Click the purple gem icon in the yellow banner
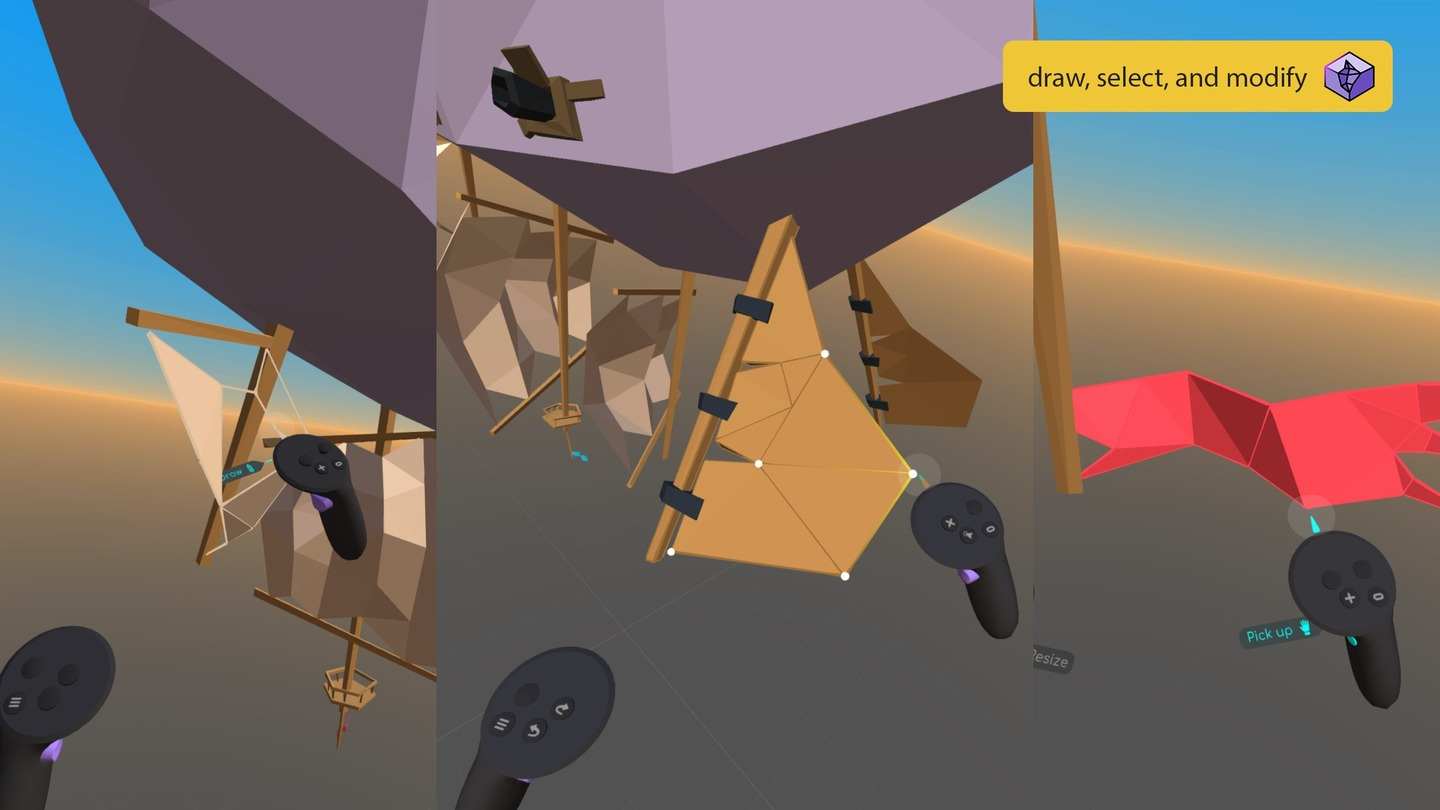Image resolution: width=1440 pixels, height=810 pixels. (1347, 75)
